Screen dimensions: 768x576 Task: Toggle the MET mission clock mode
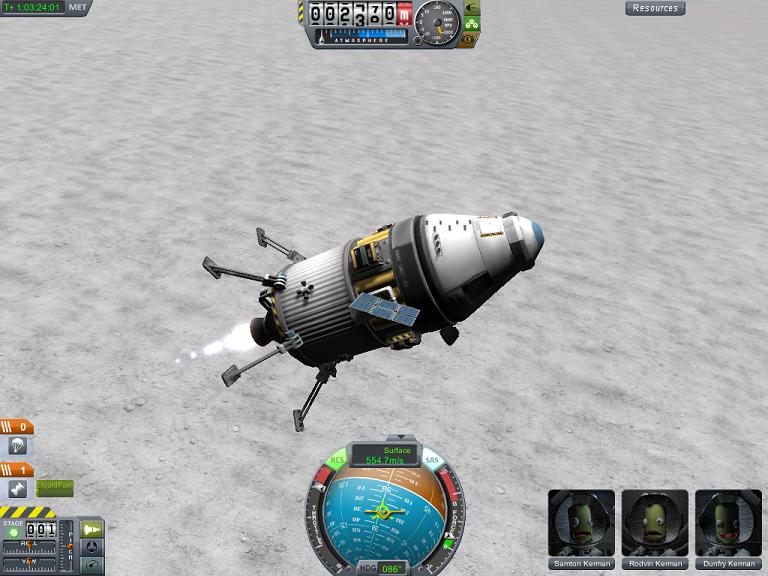coord(78,7)
